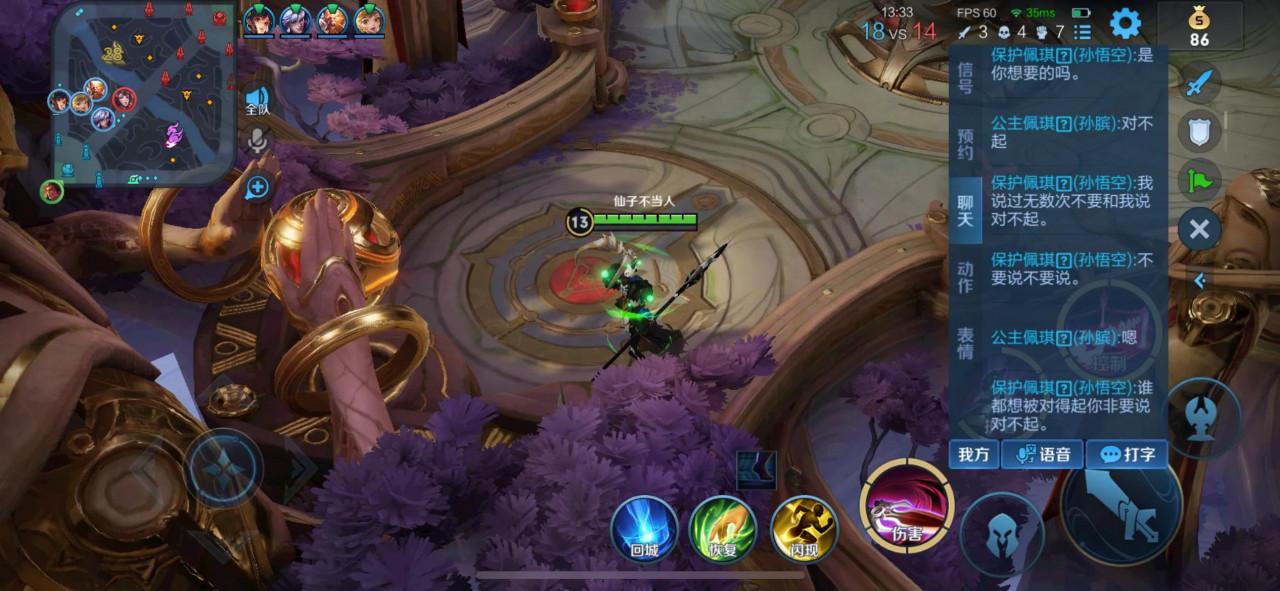Open the gear settings menu
The height and width of the screenshot is (591, 1280).
pos(1126,23)
